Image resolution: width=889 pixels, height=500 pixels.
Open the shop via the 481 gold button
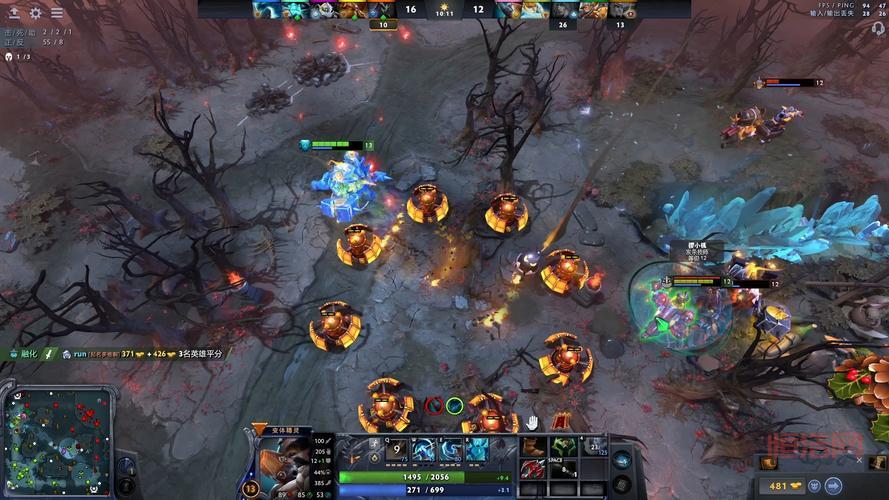tap(780, 486)
